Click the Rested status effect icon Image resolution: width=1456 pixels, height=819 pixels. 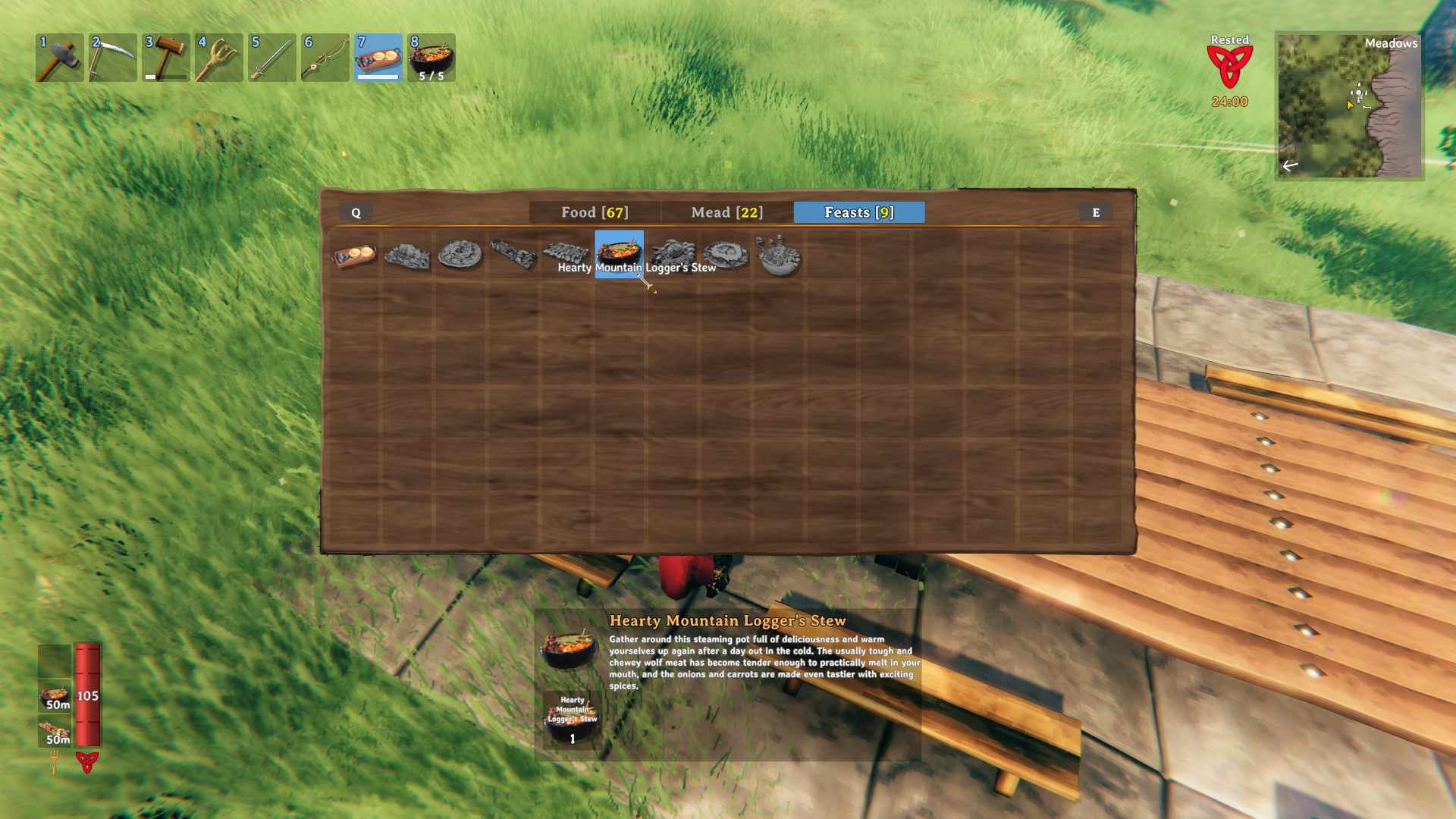click(1230, 64)
